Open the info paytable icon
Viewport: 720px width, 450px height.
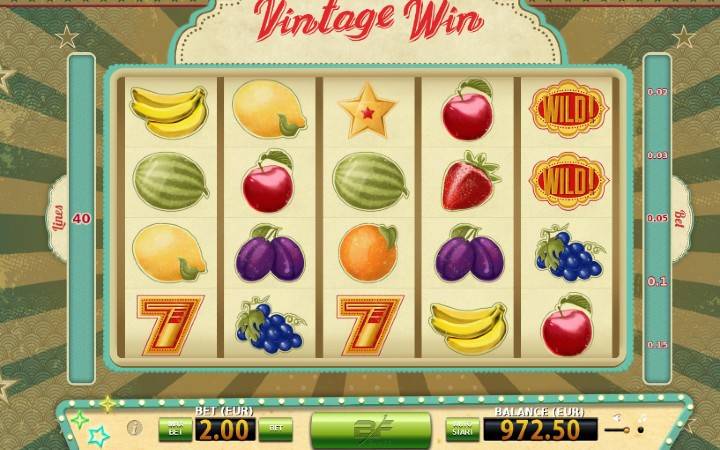point(135,429)
